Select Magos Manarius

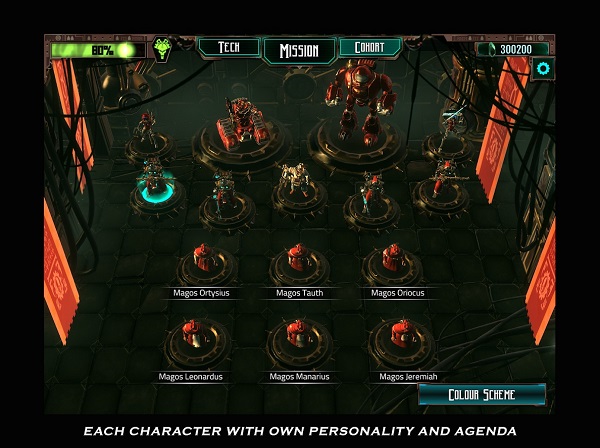(299, 345)
